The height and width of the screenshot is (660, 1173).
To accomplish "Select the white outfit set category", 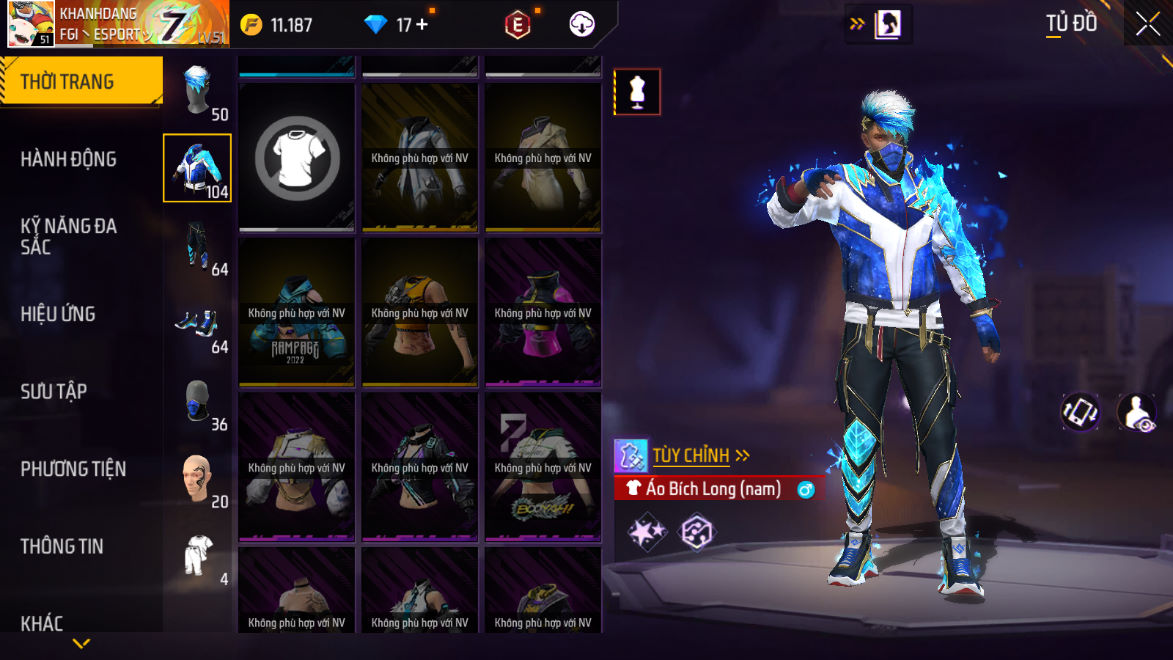I will [x=197, y=555].
